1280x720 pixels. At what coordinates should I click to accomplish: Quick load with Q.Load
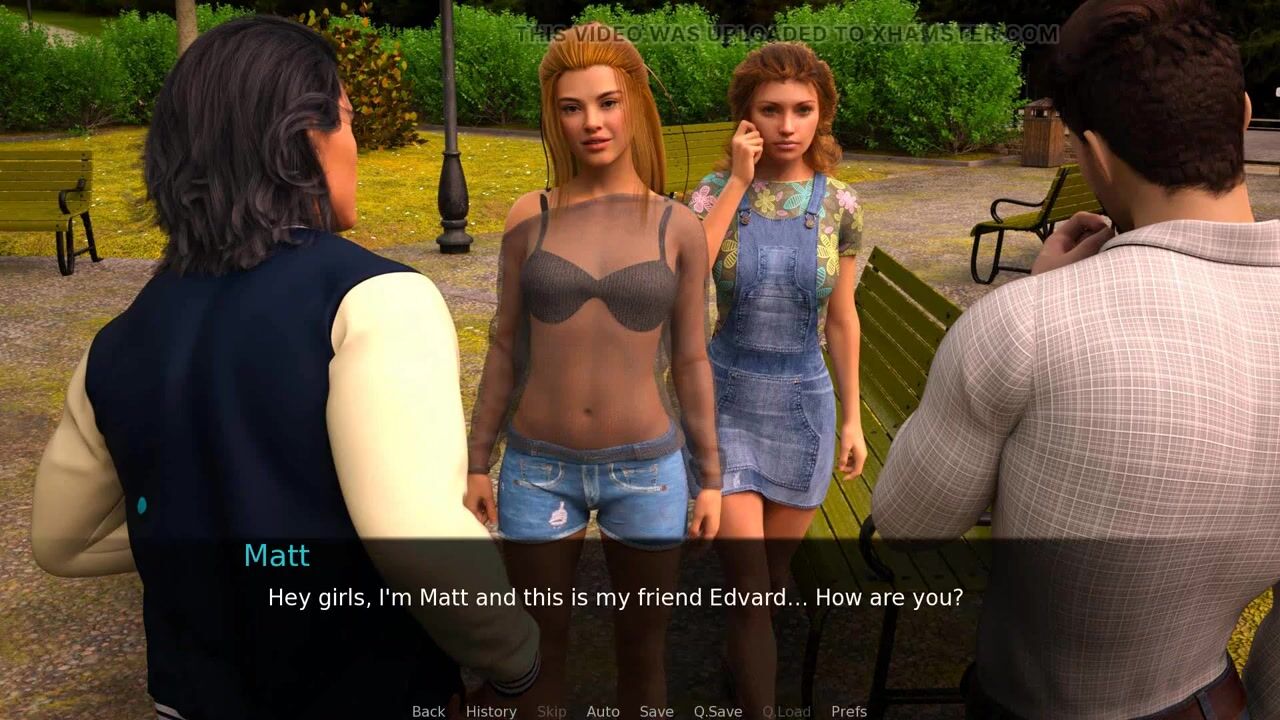tap(786, 711)
